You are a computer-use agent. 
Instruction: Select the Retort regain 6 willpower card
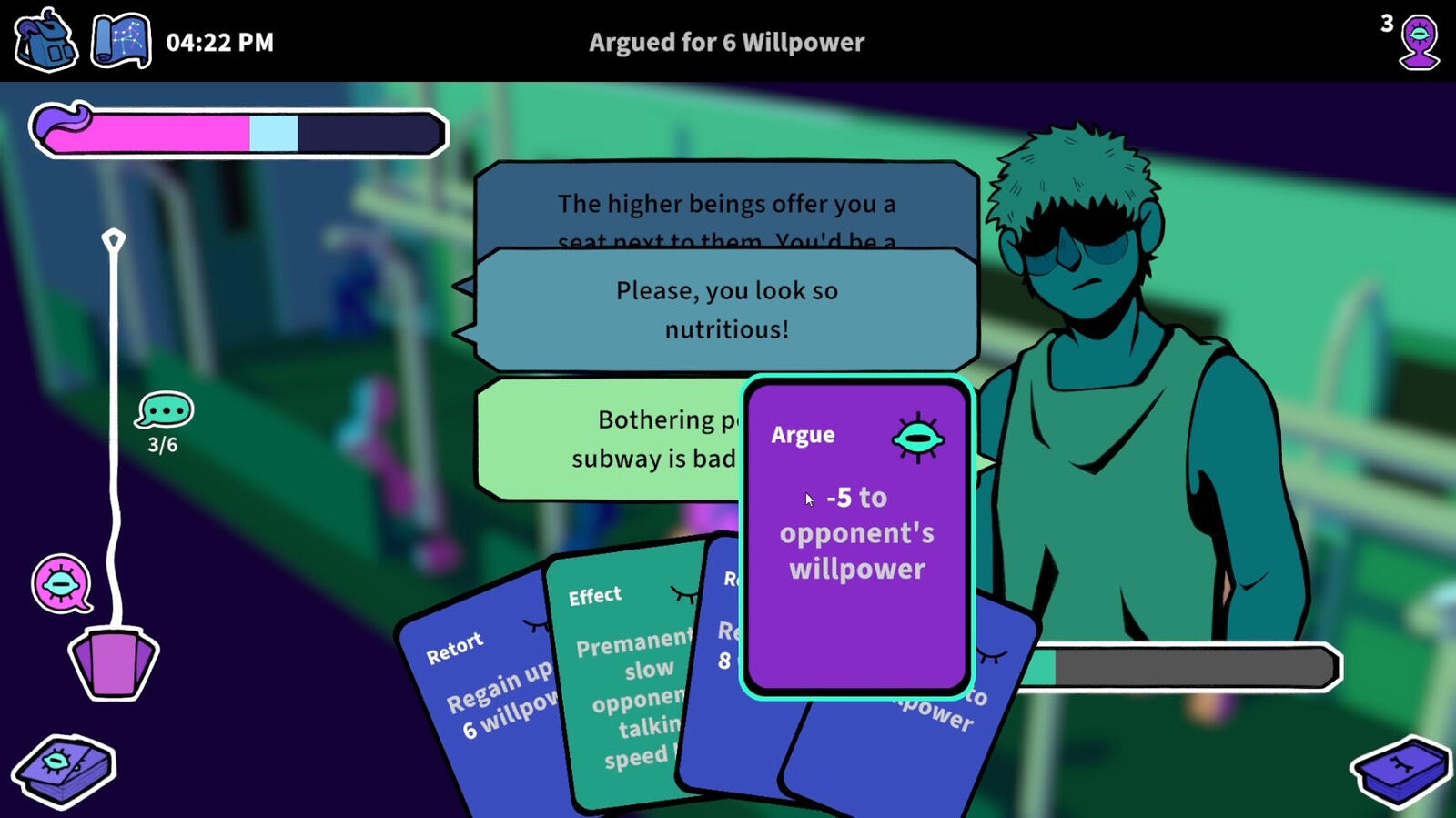click(487, 692)
